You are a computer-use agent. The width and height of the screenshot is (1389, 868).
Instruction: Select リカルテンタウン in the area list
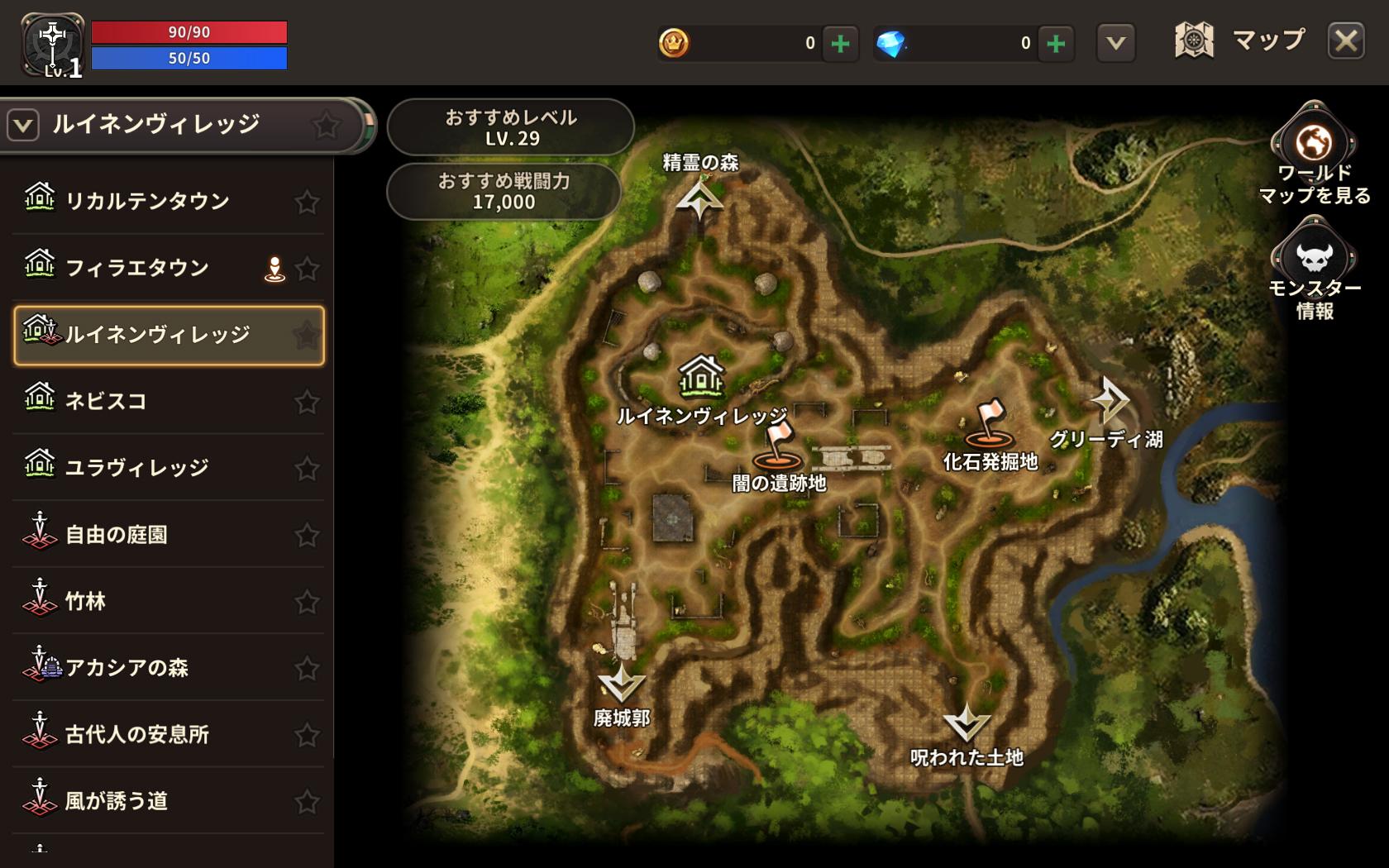coord(147,201)
